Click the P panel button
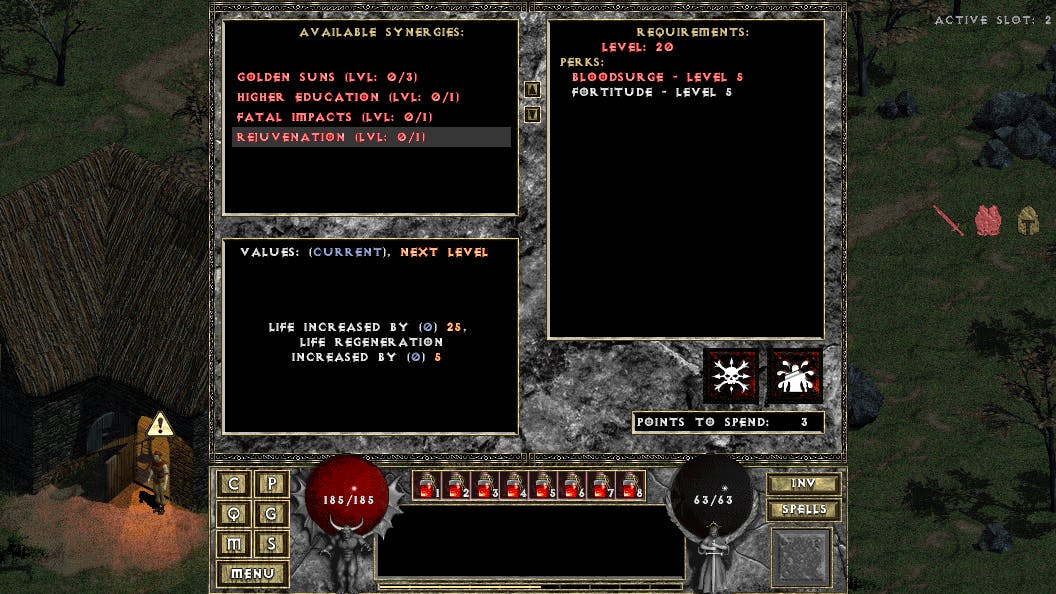Screen dimensions: 1056x594 [x=271, y=484]
